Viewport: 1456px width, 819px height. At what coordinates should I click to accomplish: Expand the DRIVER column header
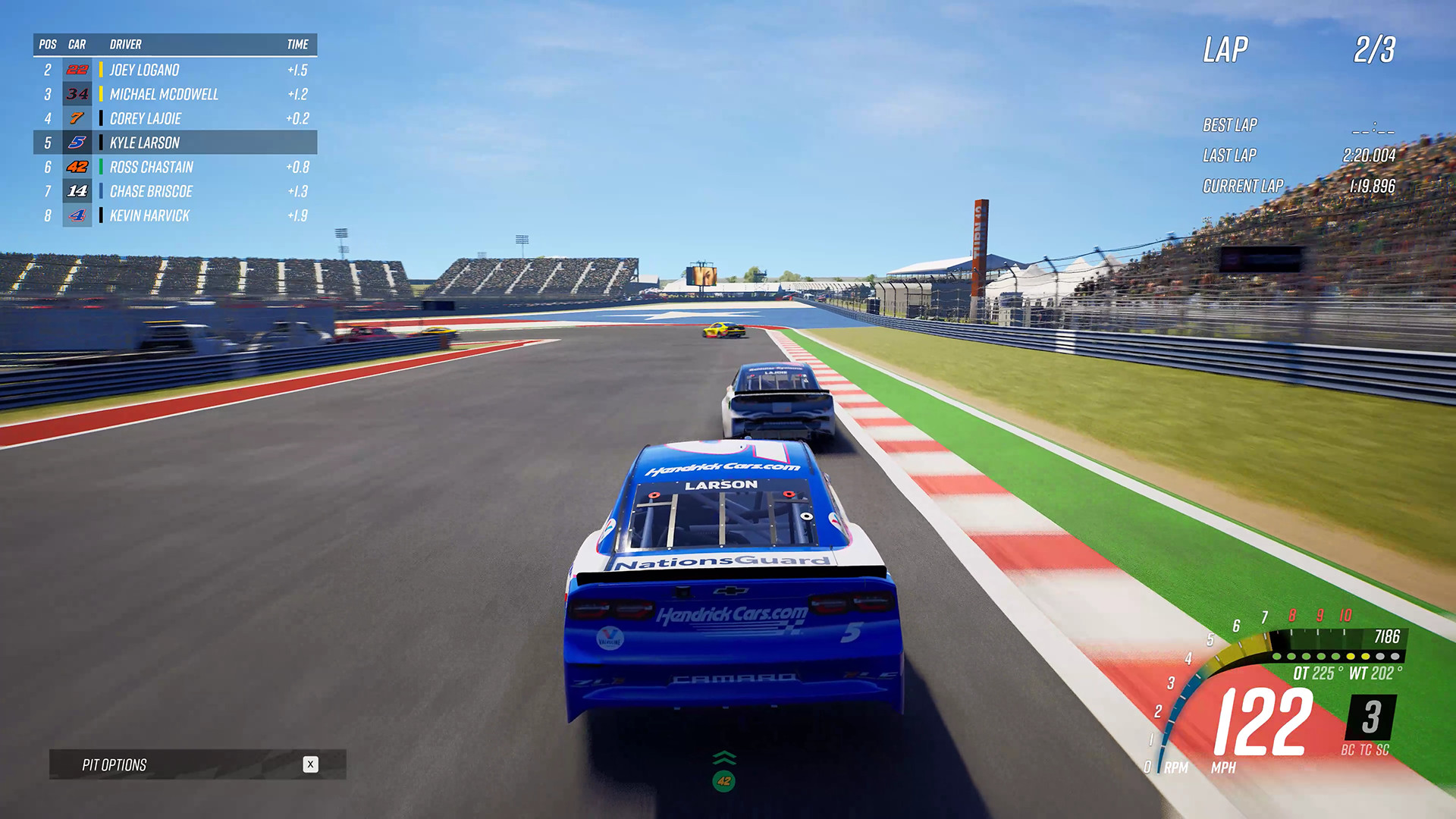click(126, 45)
